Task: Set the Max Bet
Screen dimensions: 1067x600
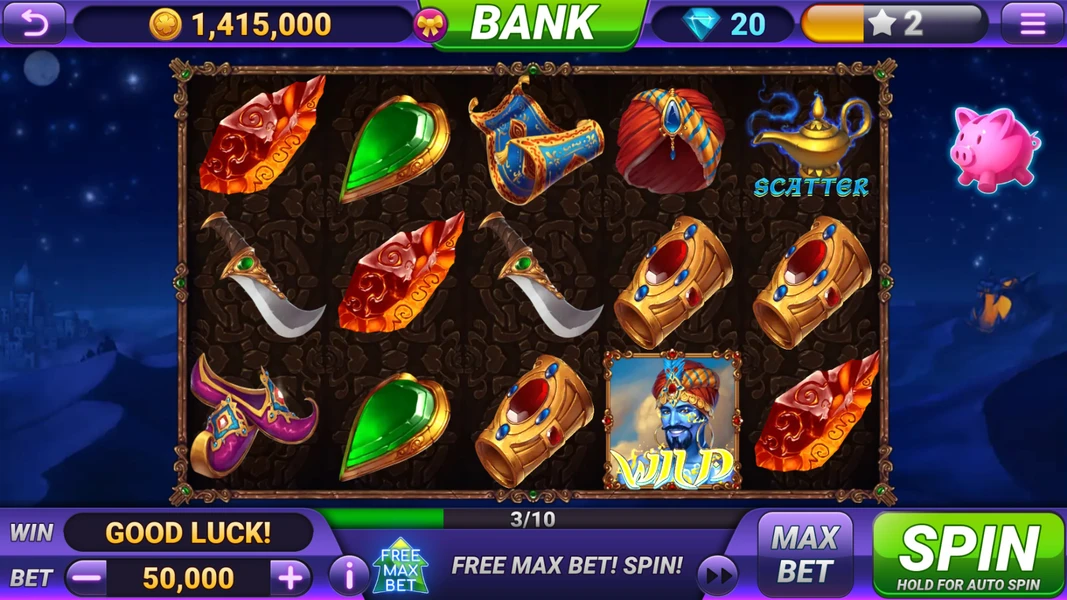Action: [x=805, y=555]
